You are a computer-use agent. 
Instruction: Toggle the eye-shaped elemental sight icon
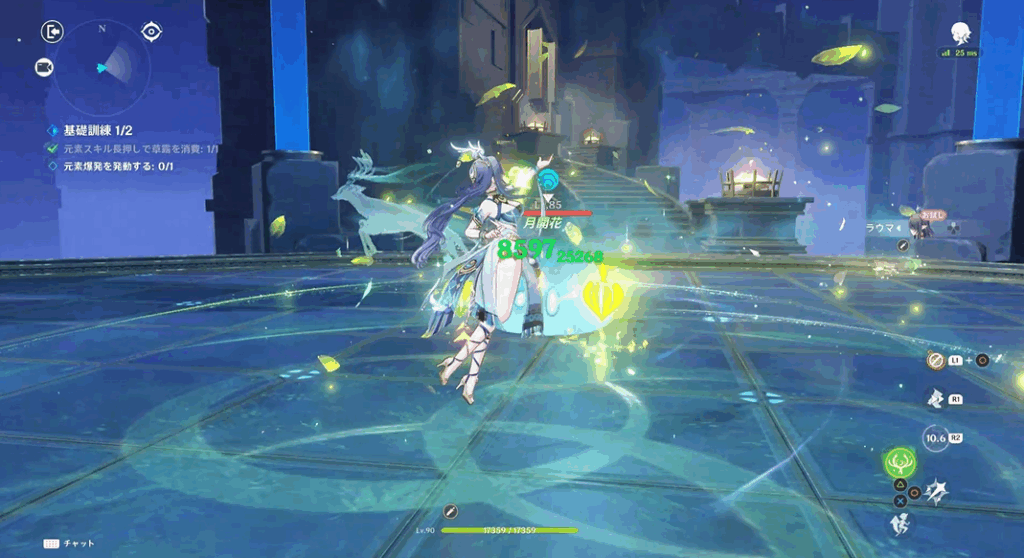coord(152,32)
